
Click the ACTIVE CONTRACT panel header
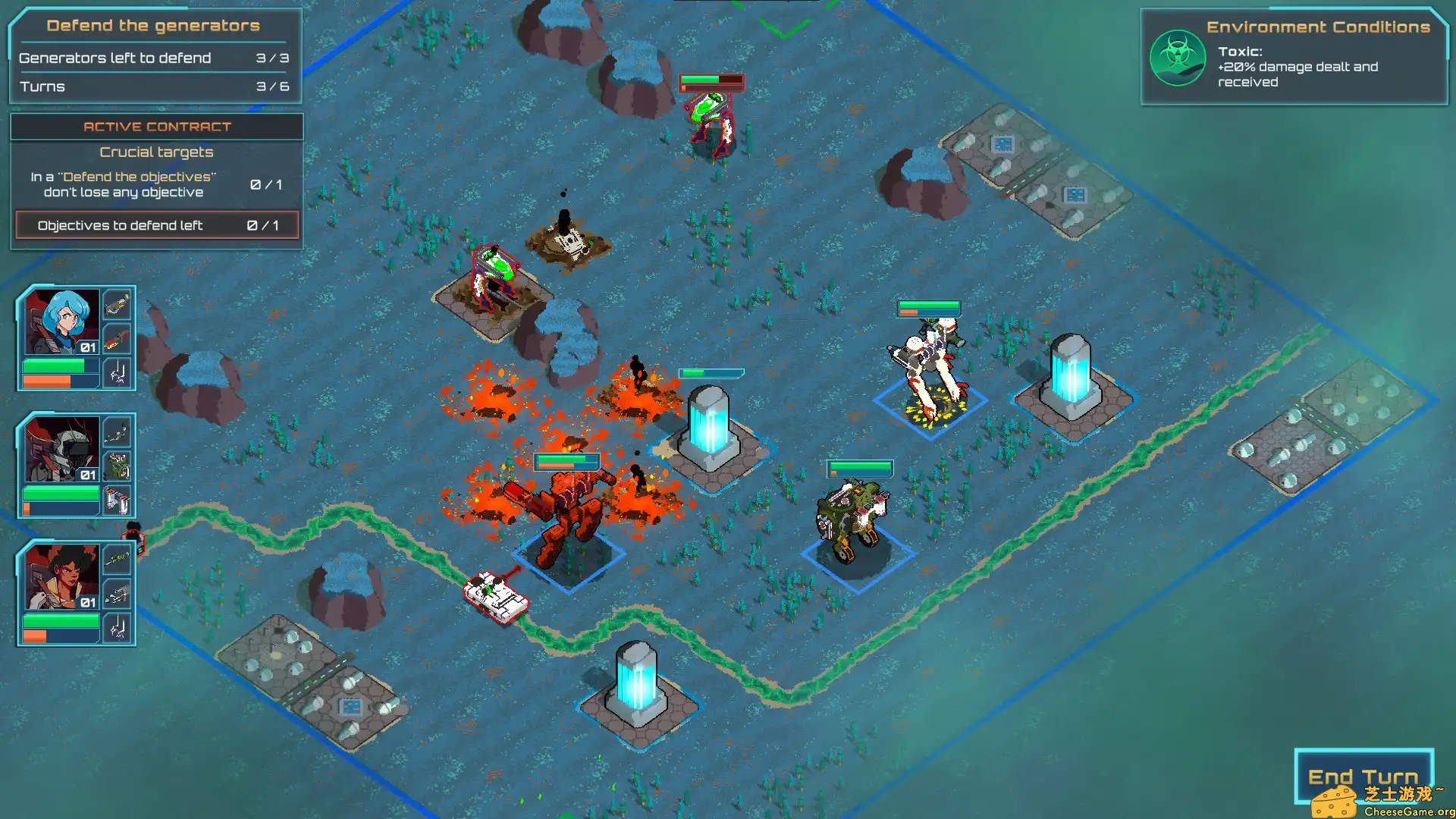(156, 127)
